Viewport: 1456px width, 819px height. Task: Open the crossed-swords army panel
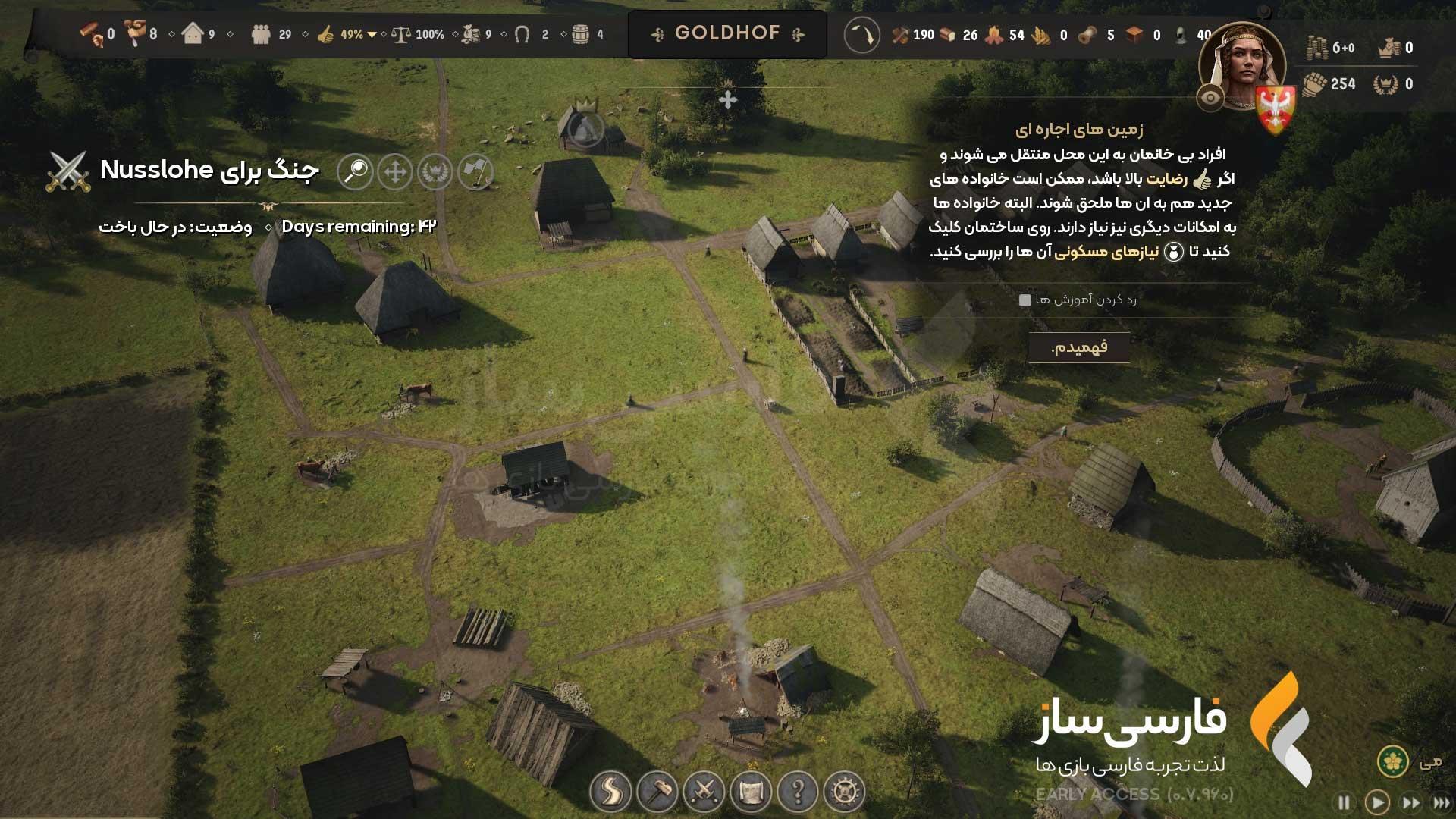click(x=704, y=792)
